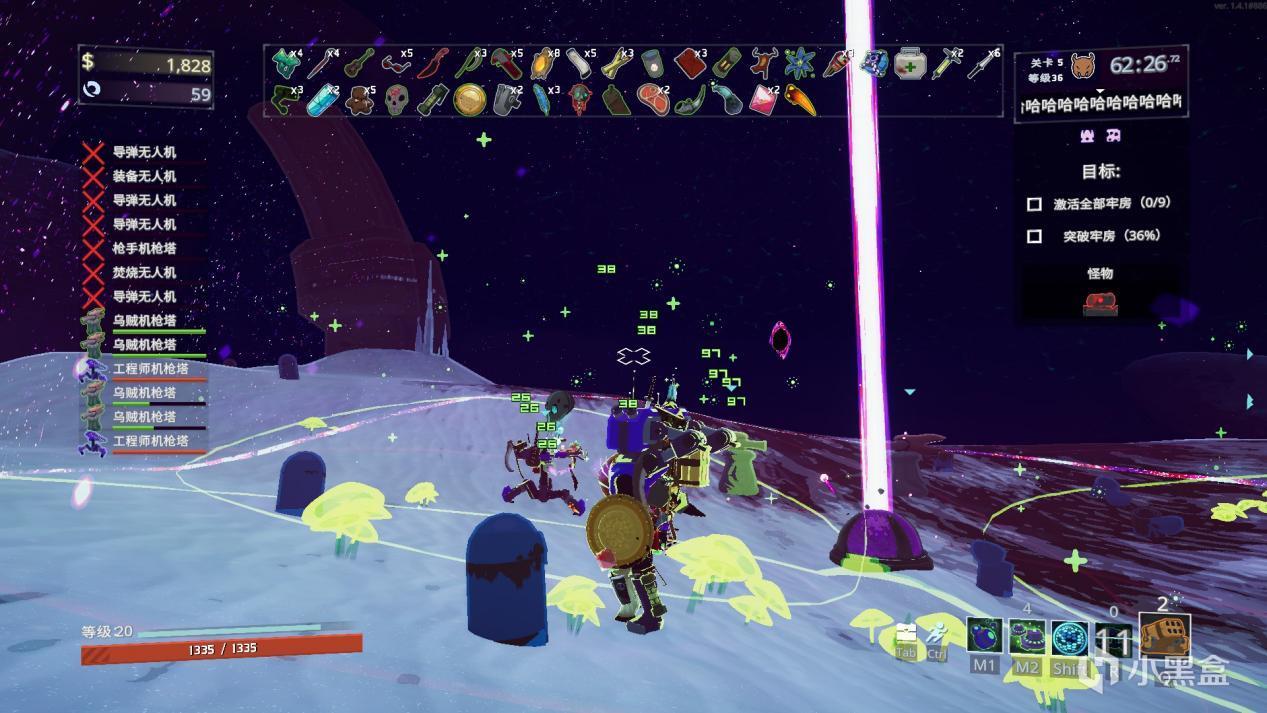Image resolution: width=1267 pixels, height=713 pixels.
Task: Click the ukulele item icon
Action: pyautogui.click(x=357, y=65)
